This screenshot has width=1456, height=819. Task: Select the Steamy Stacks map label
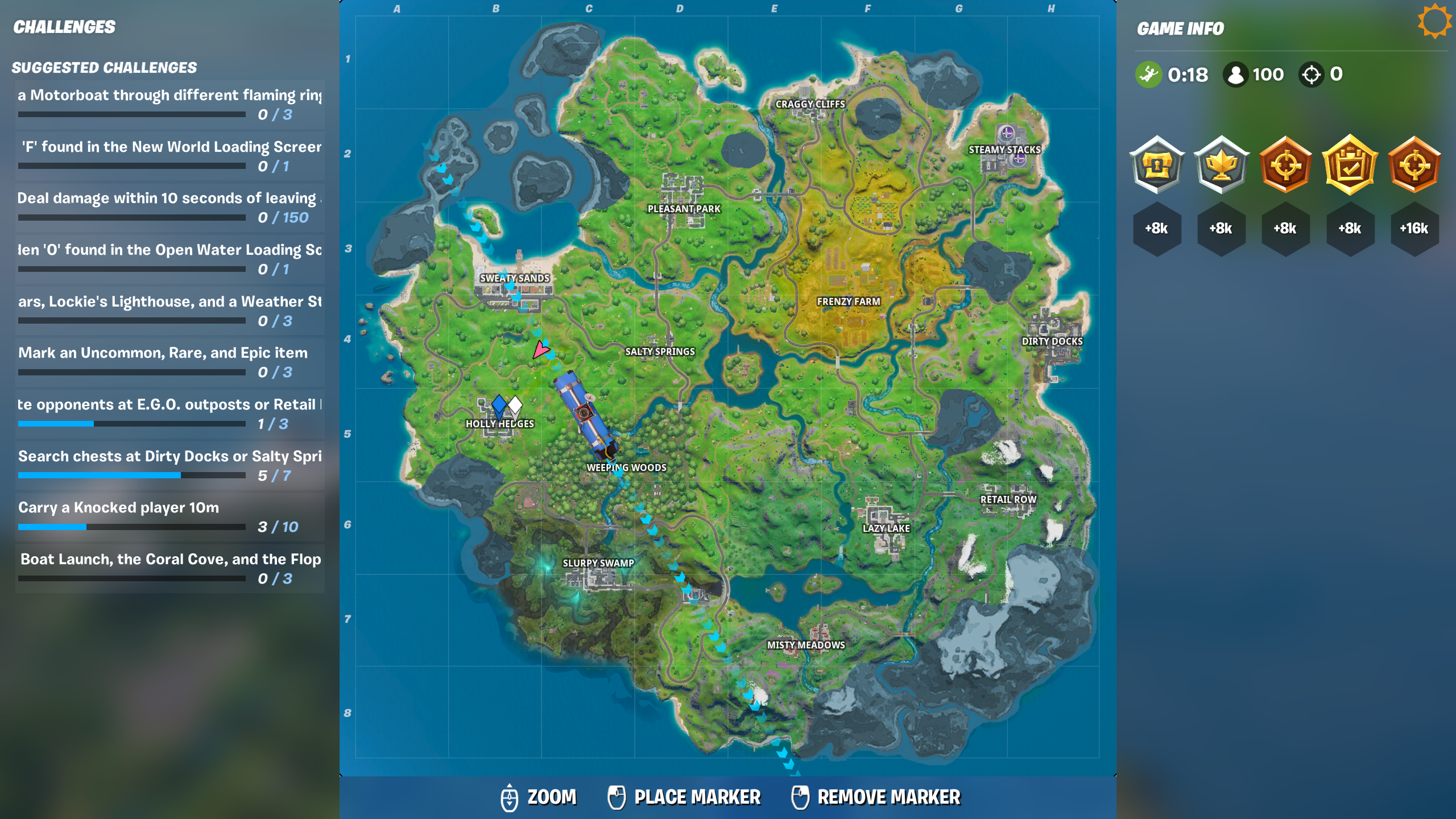1004,150
